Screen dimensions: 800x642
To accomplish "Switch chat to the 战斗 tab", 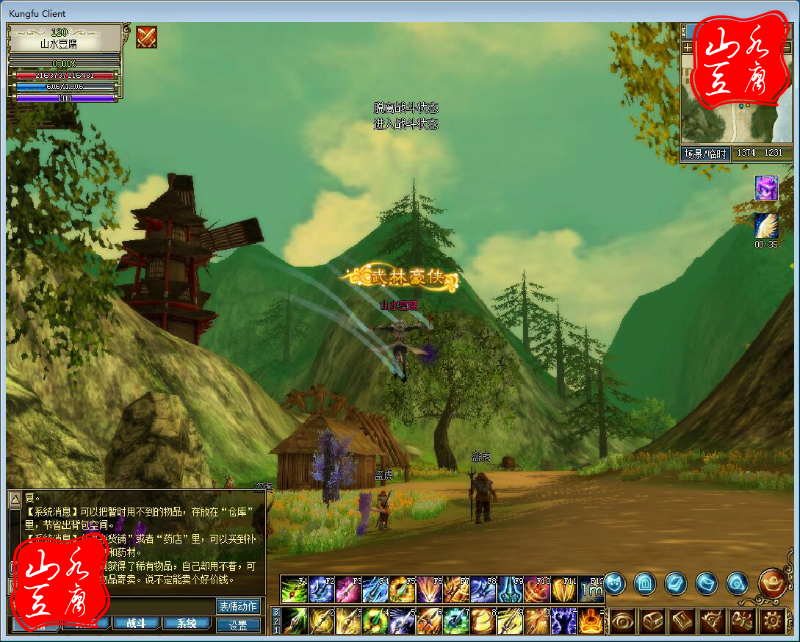I will click(137, 624).
